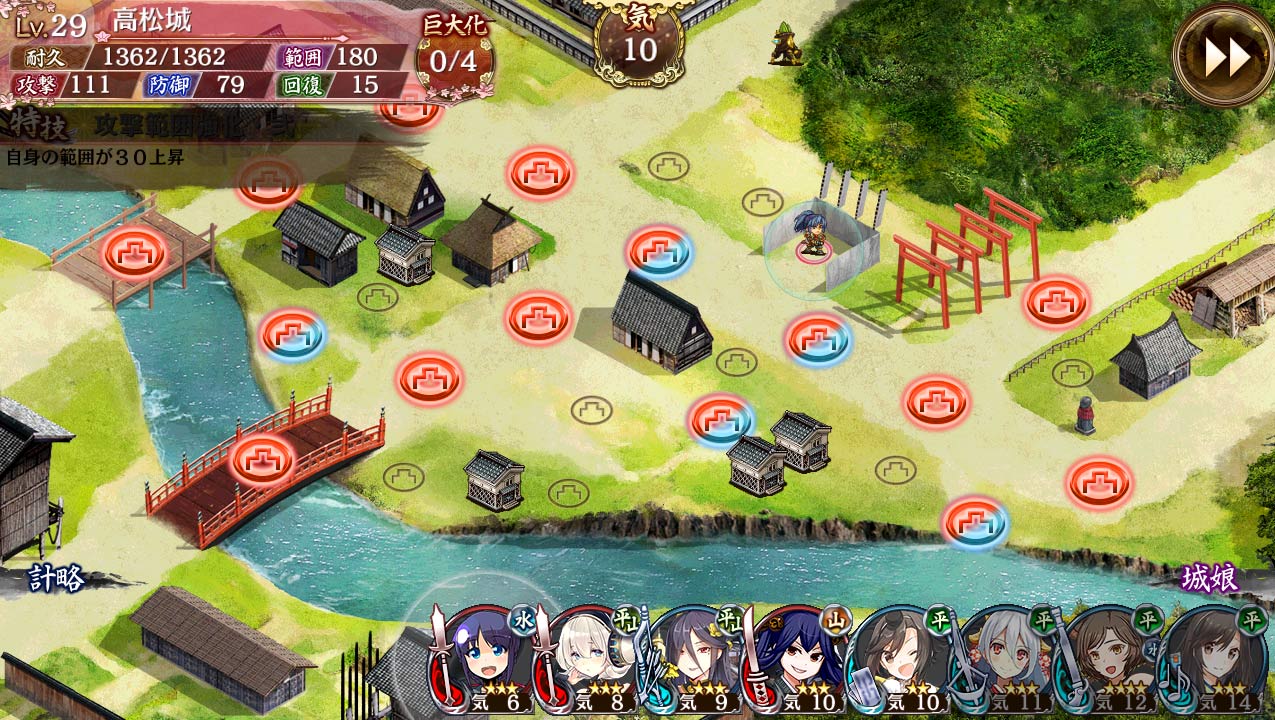Select the deployed 高松城 unit on the map
This screenshot has width=1275, height=720.
(812, 236)
